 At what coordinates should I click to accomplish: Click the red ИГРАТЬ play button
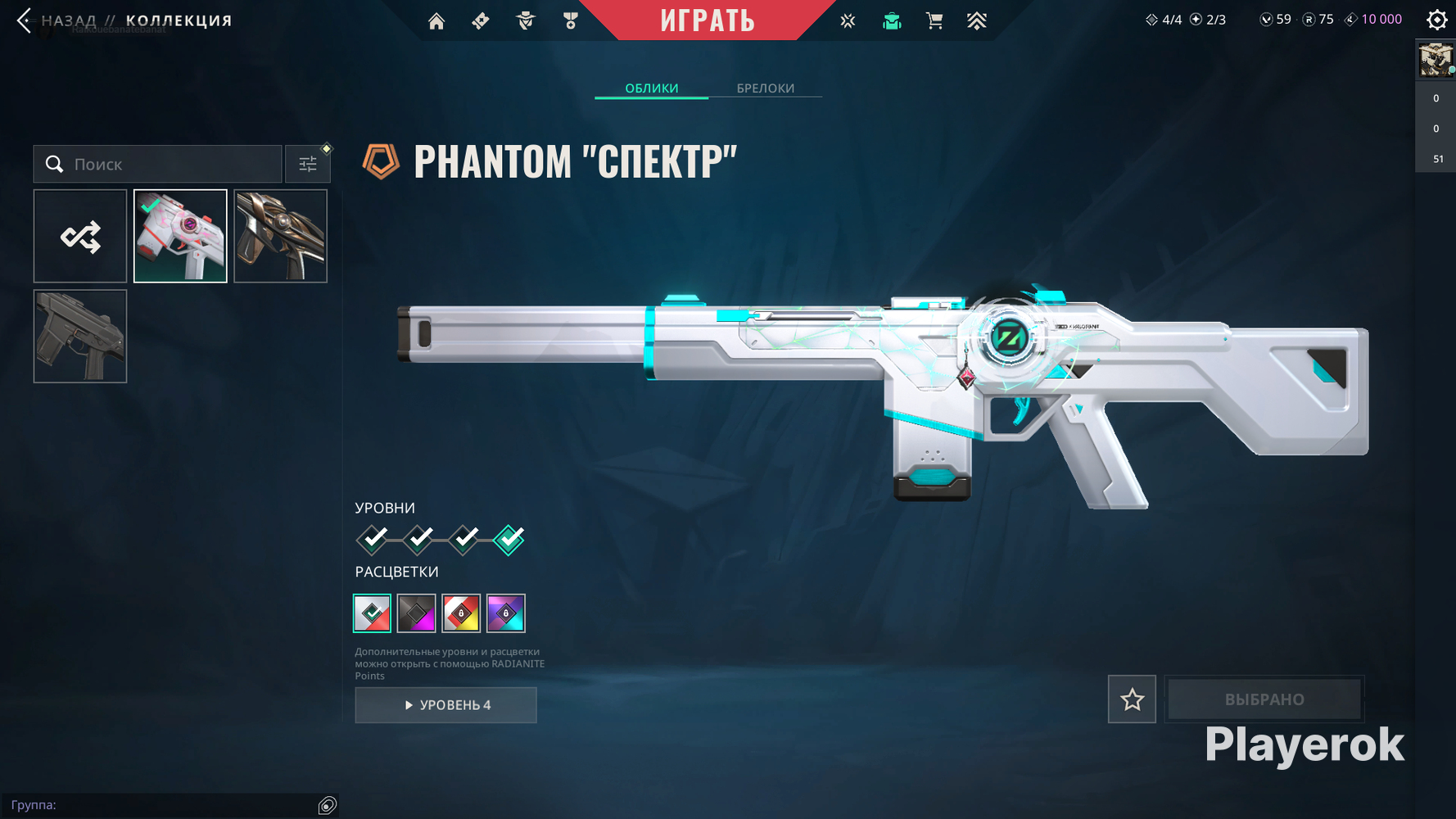click(708, 20)
